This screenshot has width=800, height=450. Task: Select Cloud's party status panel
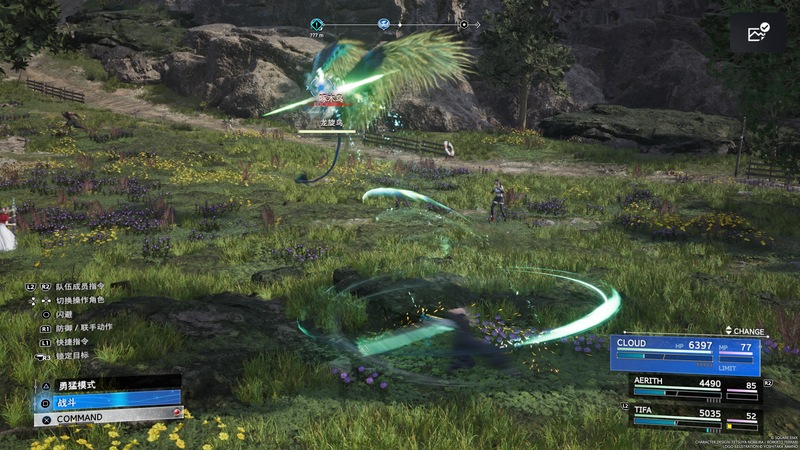click(x=685, y=355)
